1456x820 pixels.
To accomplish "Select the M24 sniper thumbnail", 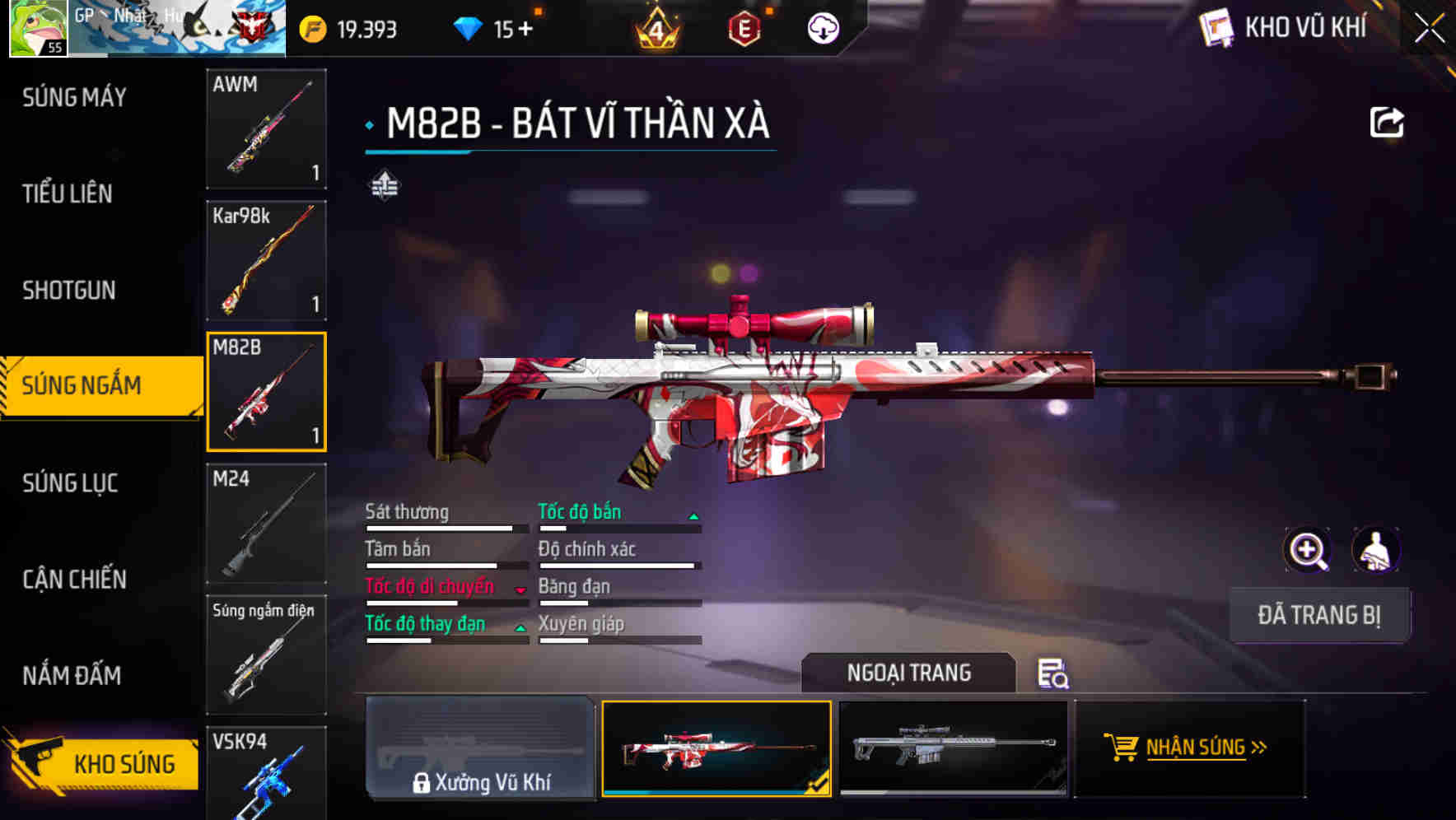I will click(265, 523).
